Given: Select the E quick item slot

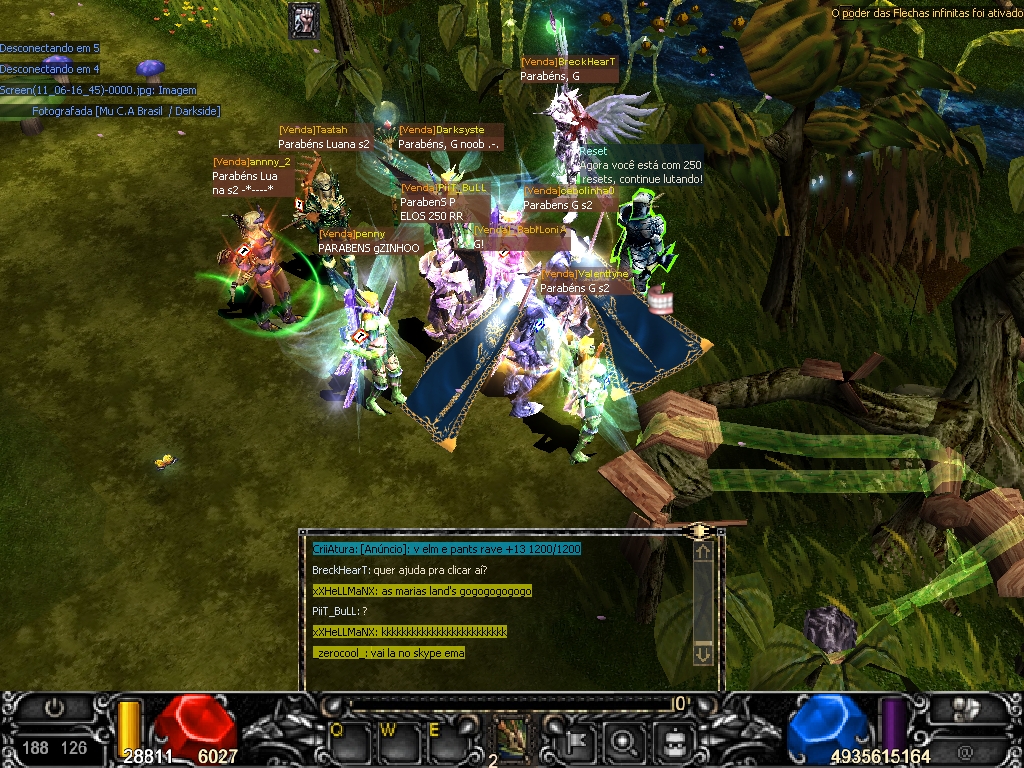Looking at the screenshot, I should (x=441, y=741).
